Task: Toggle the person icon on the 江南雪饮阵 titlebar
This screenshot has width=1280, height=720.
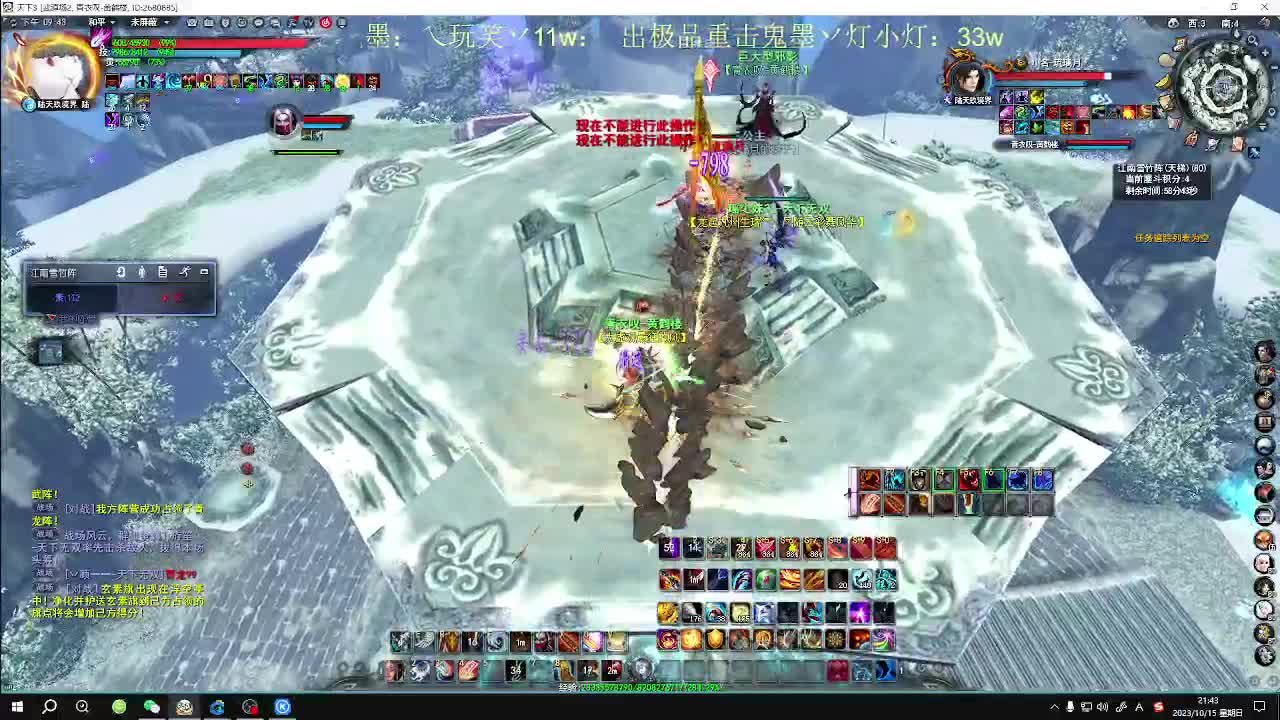Action: pos(141,272)
